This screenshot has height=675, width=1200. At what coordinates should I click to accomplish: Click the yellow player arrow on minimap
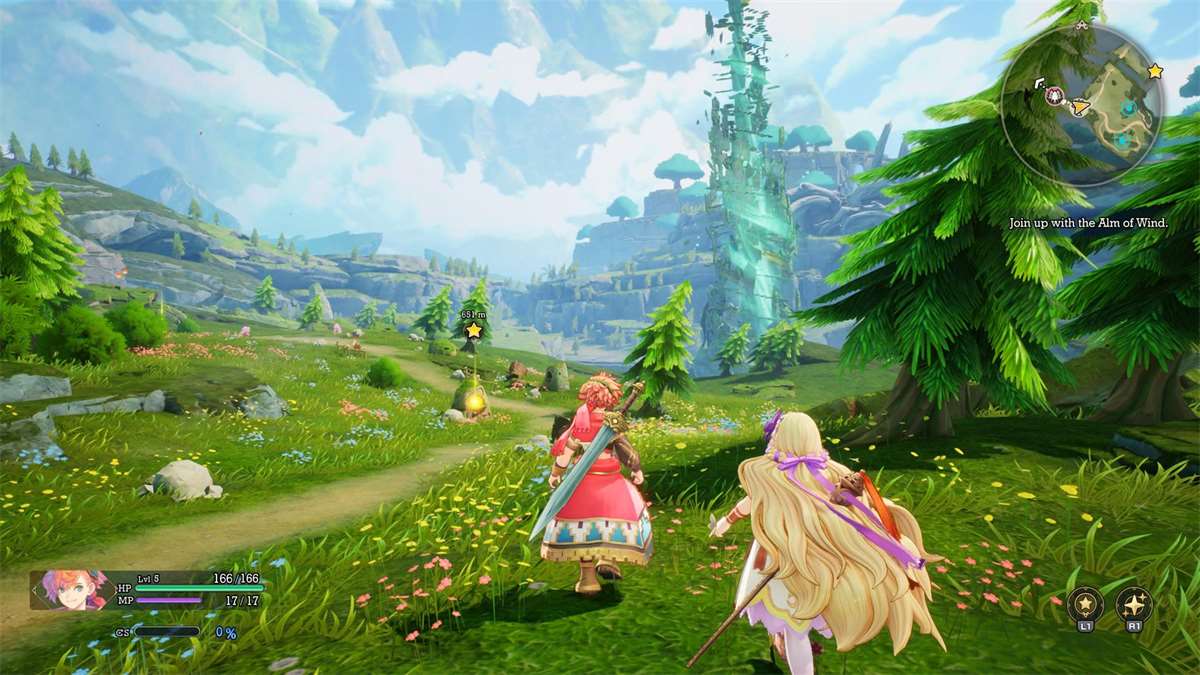pyautogui.click(x=1079, y=103)
